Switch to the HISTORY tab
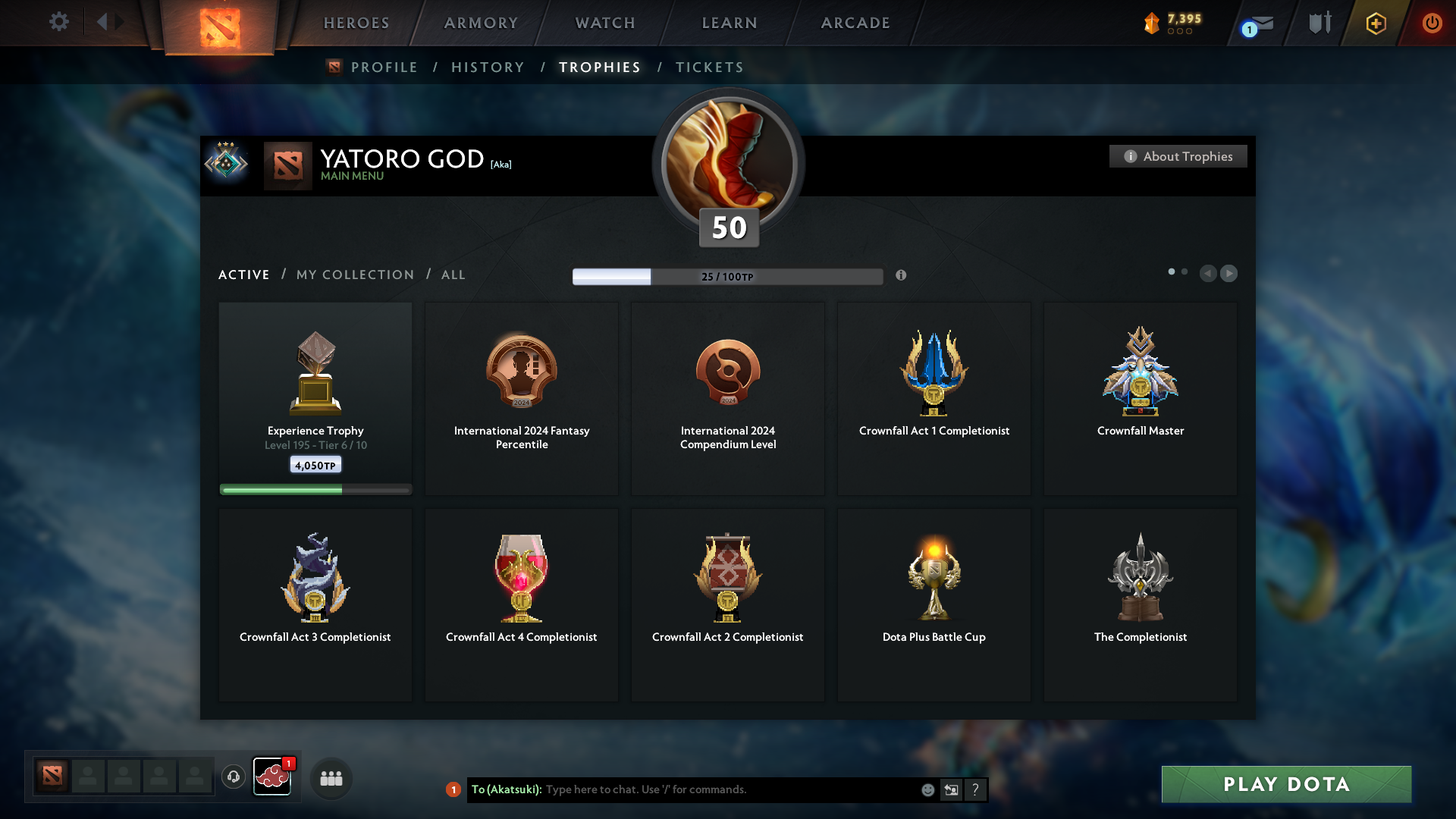Screen dimensions: 1456x819 [x=488, y=67]
